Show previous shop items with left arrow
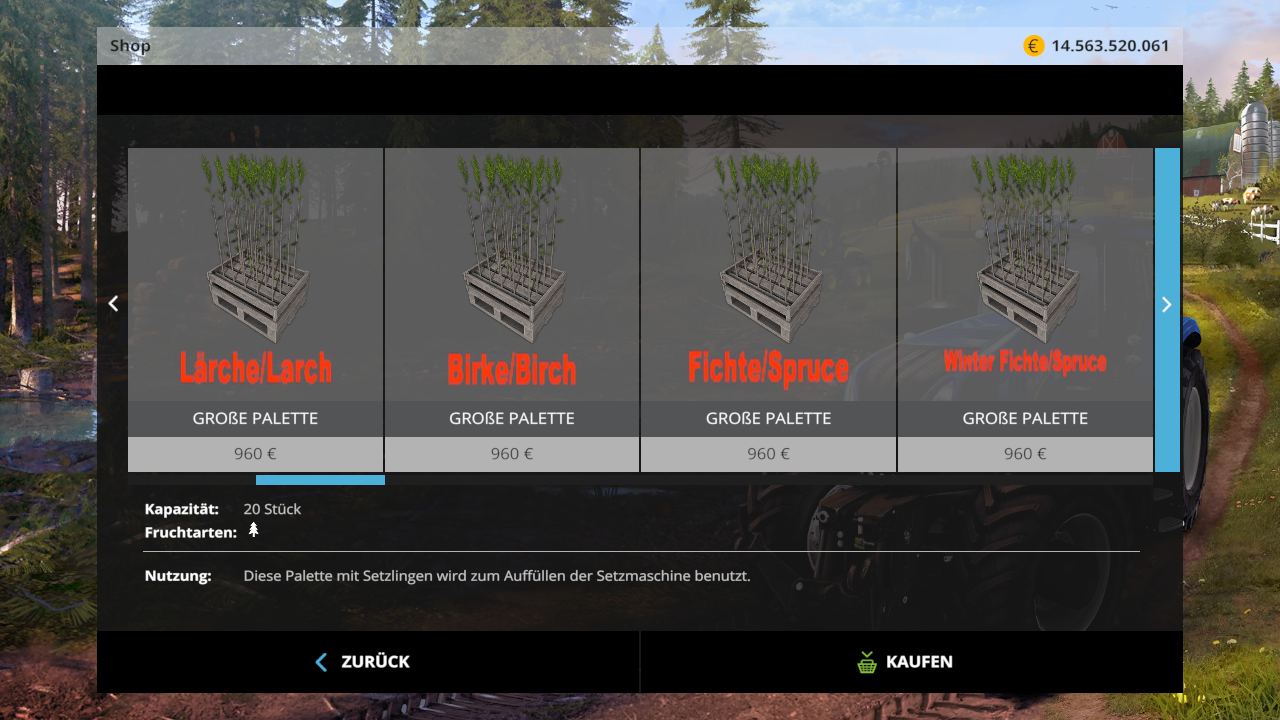The height and width of the screenshot is (720, 1280). tap(113, 304)
